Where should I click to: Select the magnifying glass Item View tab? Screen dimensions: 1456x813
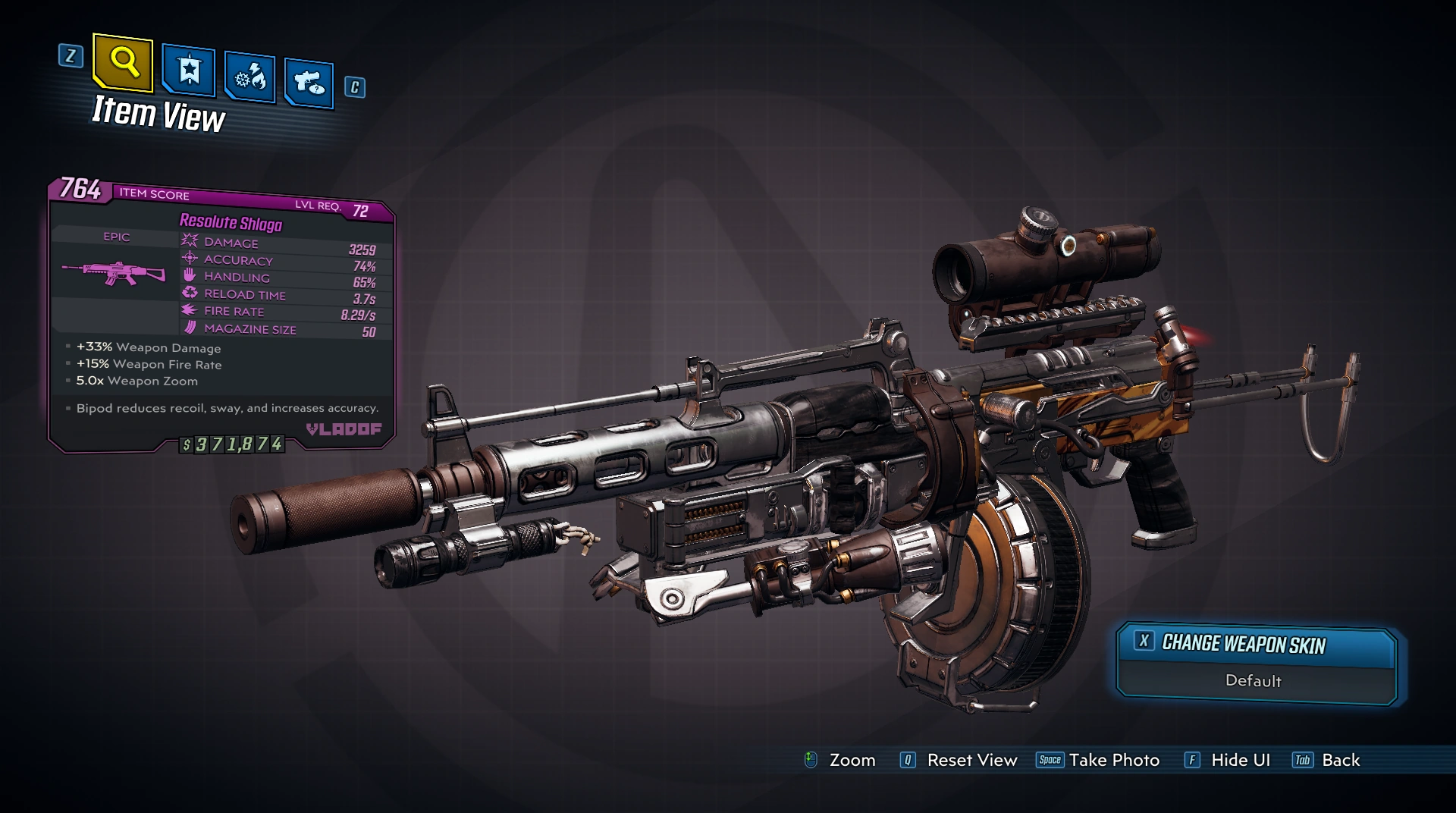click(123, 62)
